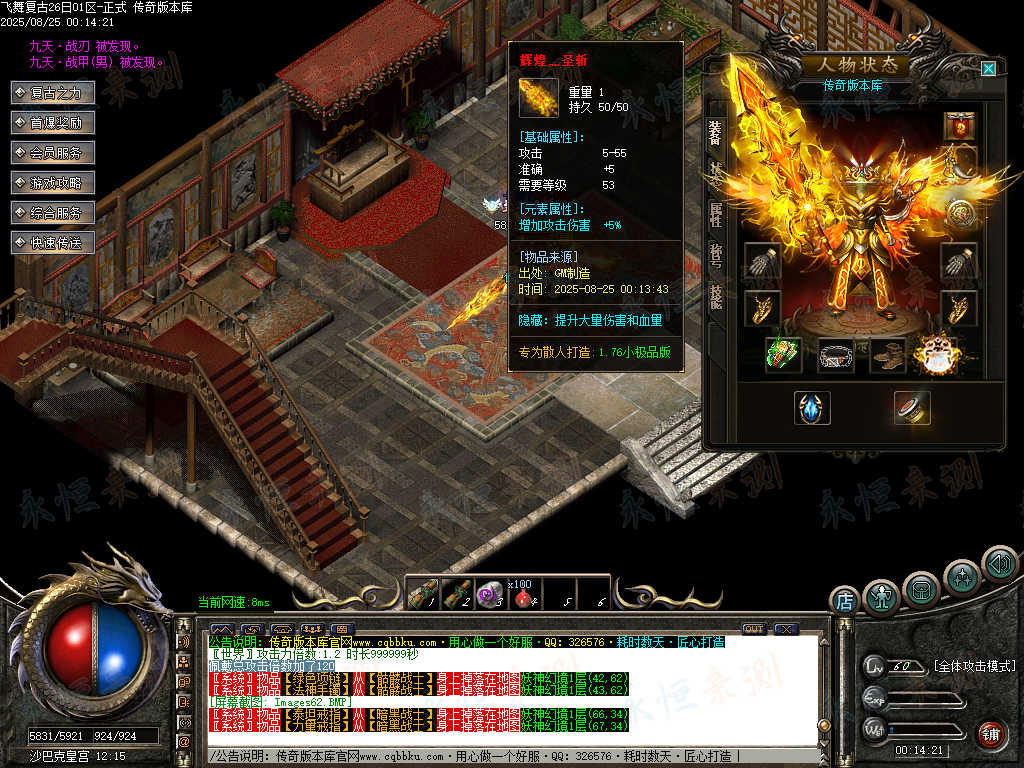Close the 人物状态 character panel
Viewport: 1024px width, 768px height.
[988, 68]
